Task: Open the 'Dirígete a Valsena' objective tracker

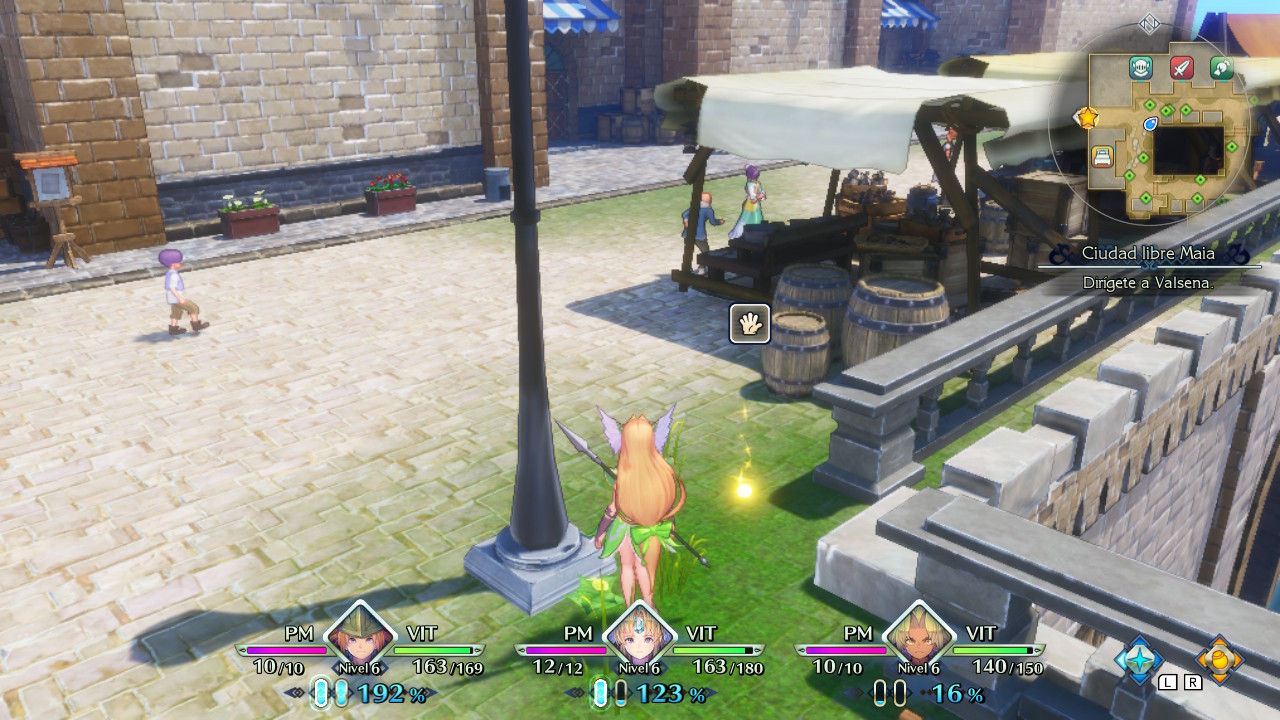Action: coord(1149,283)
